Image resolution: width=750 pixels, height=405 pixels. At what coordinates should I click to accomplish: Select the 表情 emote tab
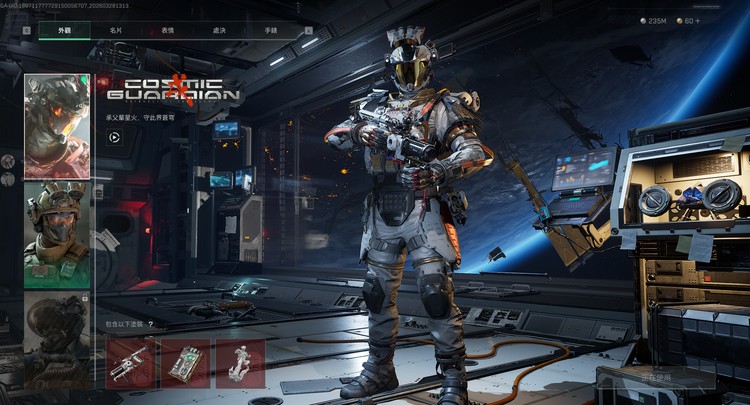tap(167, 31)
